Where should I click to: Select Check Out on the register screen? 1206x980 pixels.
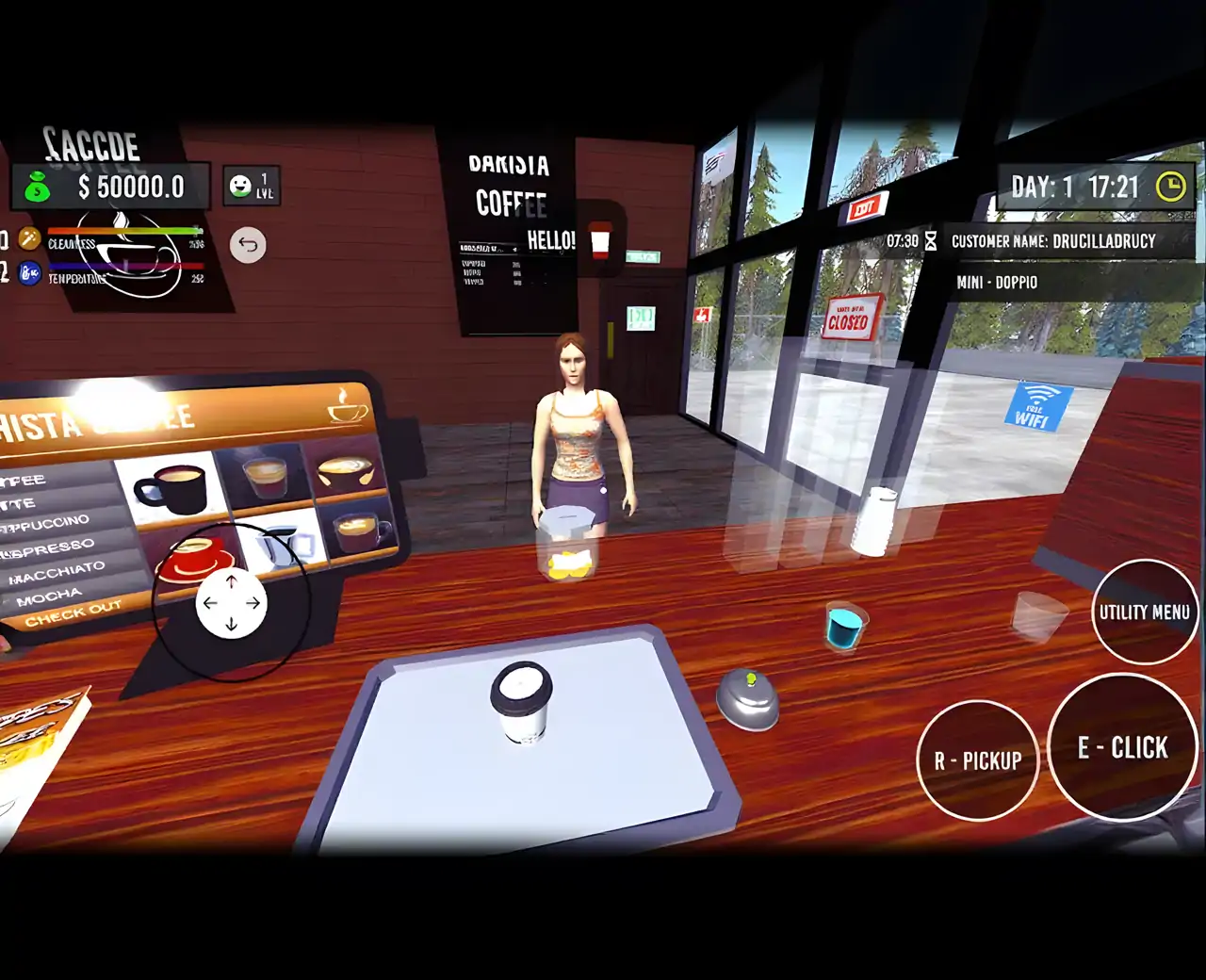(73, 613)
